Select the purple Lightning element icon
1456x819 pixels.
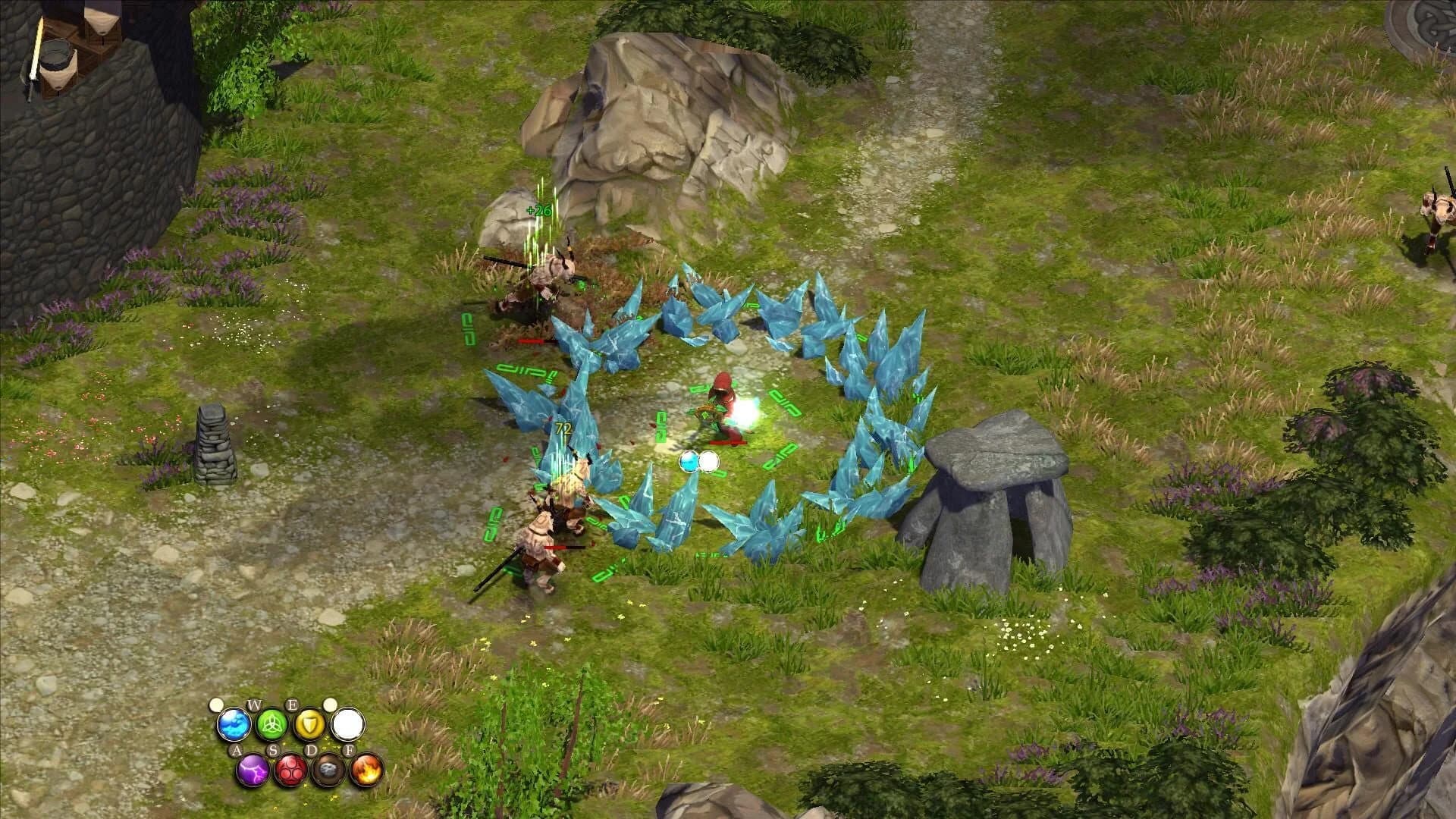point(253,771)
